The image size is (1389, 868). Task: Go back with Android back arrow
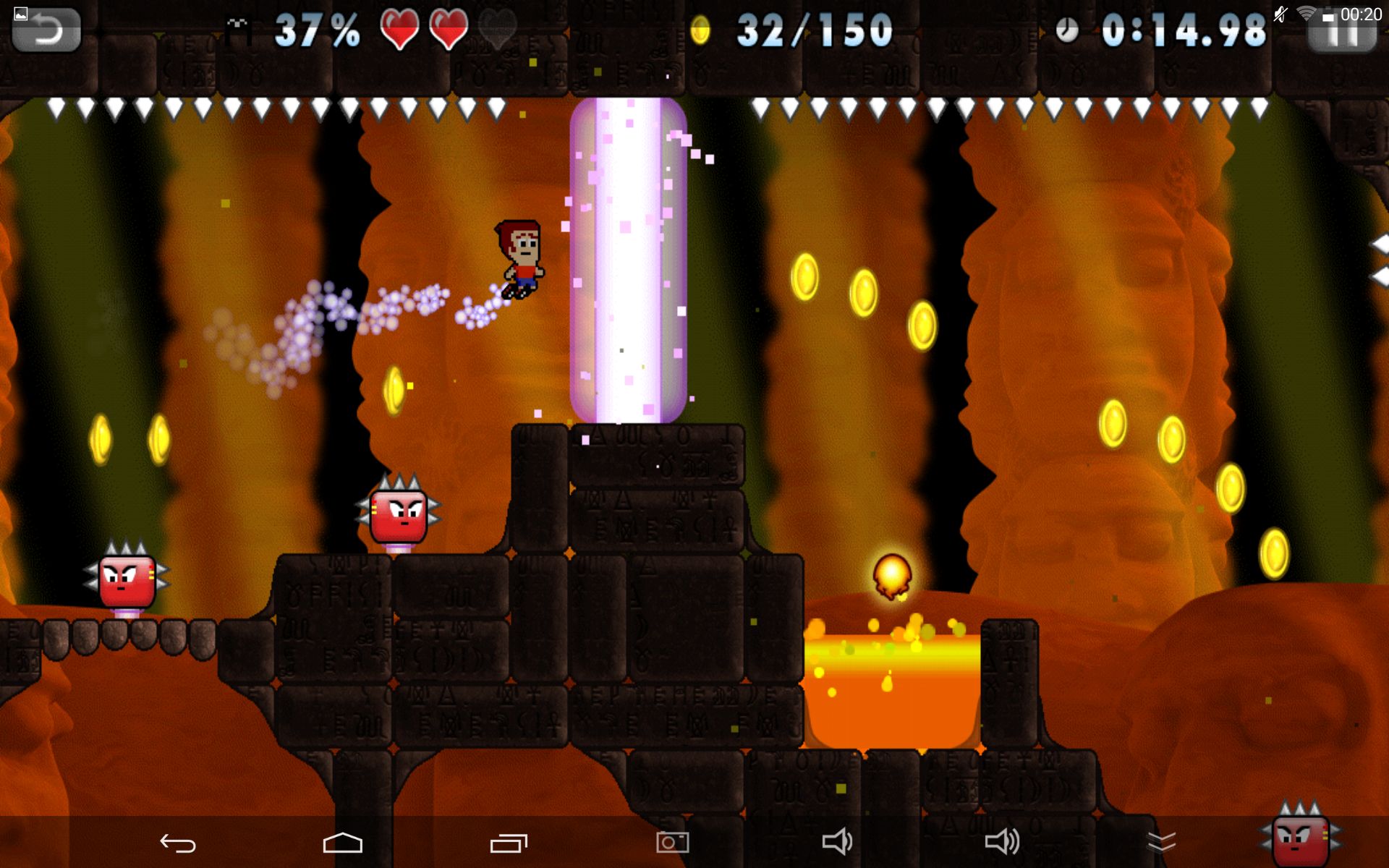178,843
